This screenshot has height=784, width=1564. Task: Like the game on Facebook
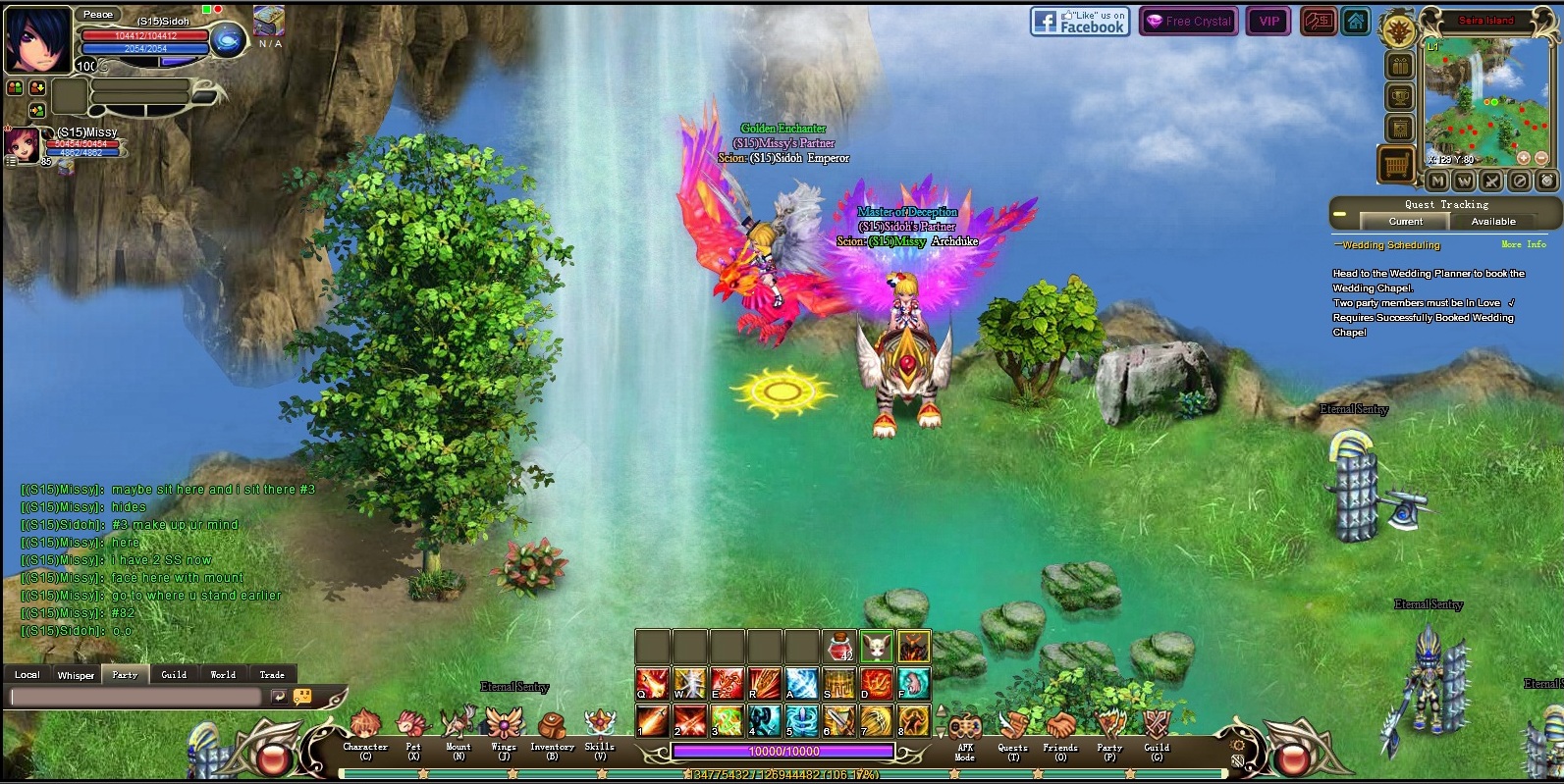point(1080,22)
